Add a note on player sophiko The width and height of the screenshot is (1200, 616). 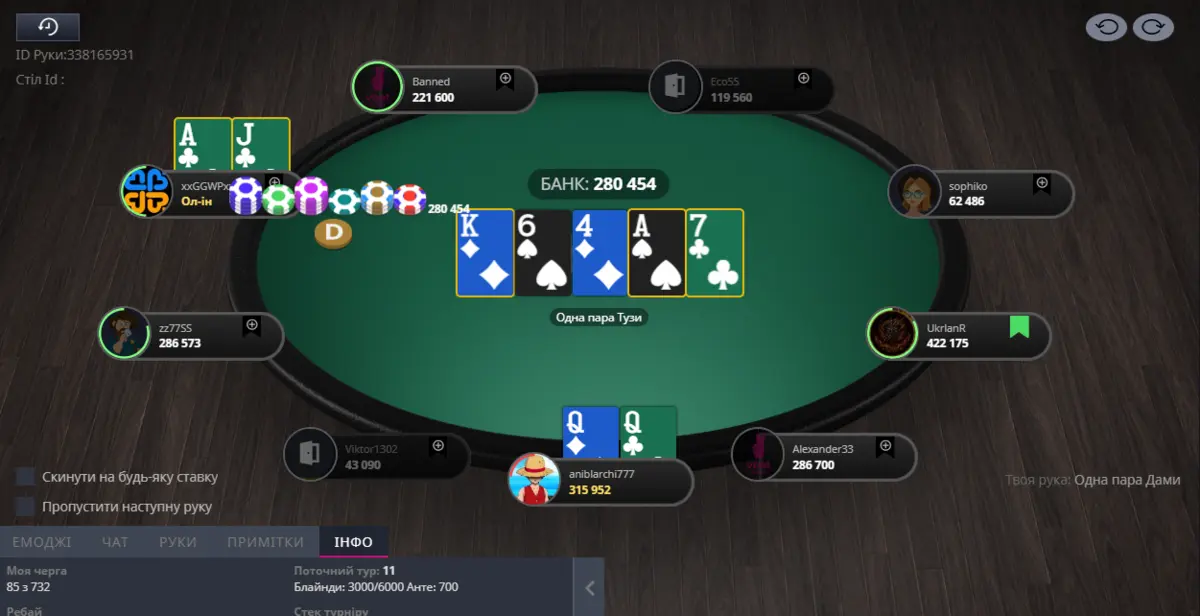1042,184
